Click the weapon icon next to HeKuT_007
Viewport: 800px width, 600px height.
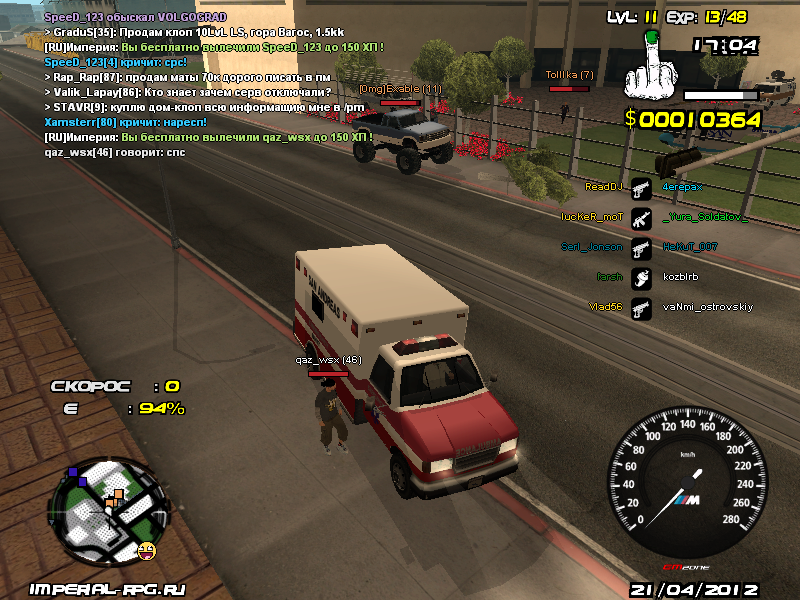click(641, 246)
